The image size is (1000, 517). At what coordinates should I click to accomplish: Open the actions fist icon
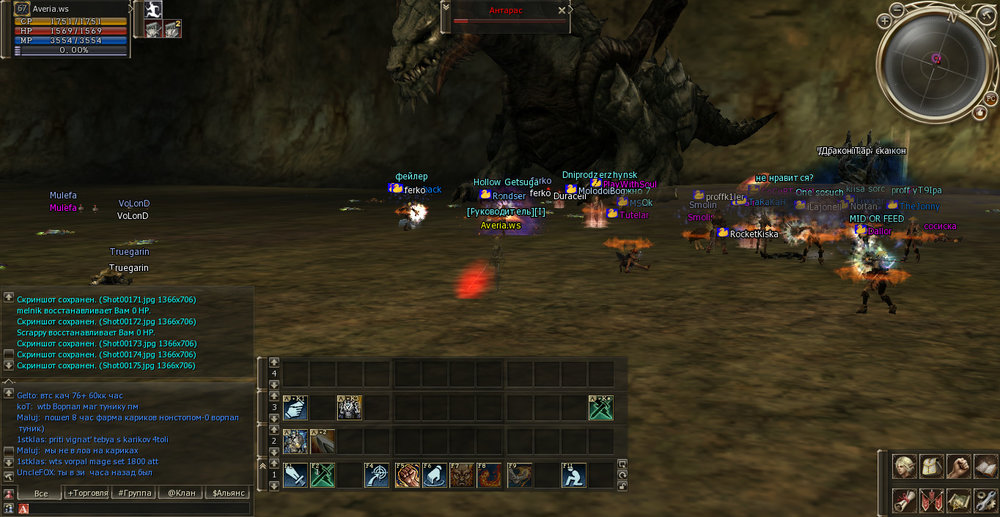pyautogui.click(x=958, y=467)
